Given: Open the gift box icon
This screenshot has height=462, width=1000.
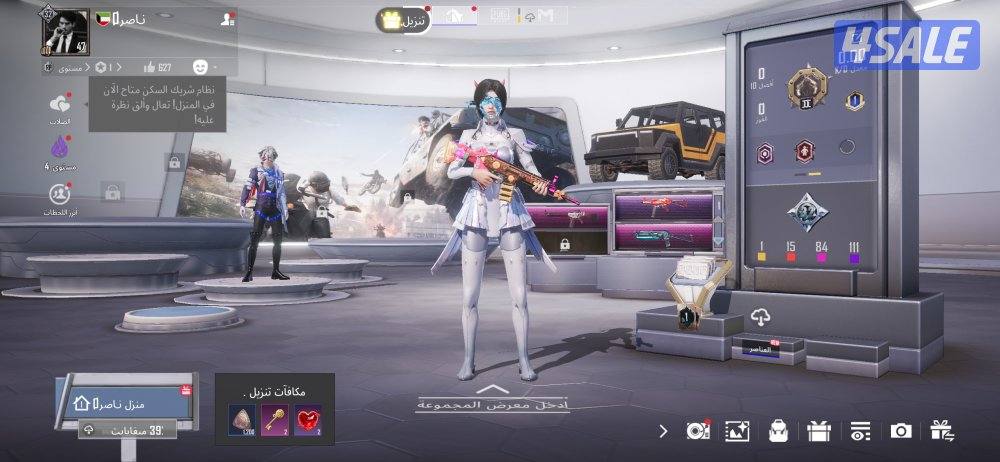Looking at the screenshot, I should pos(819,431).
